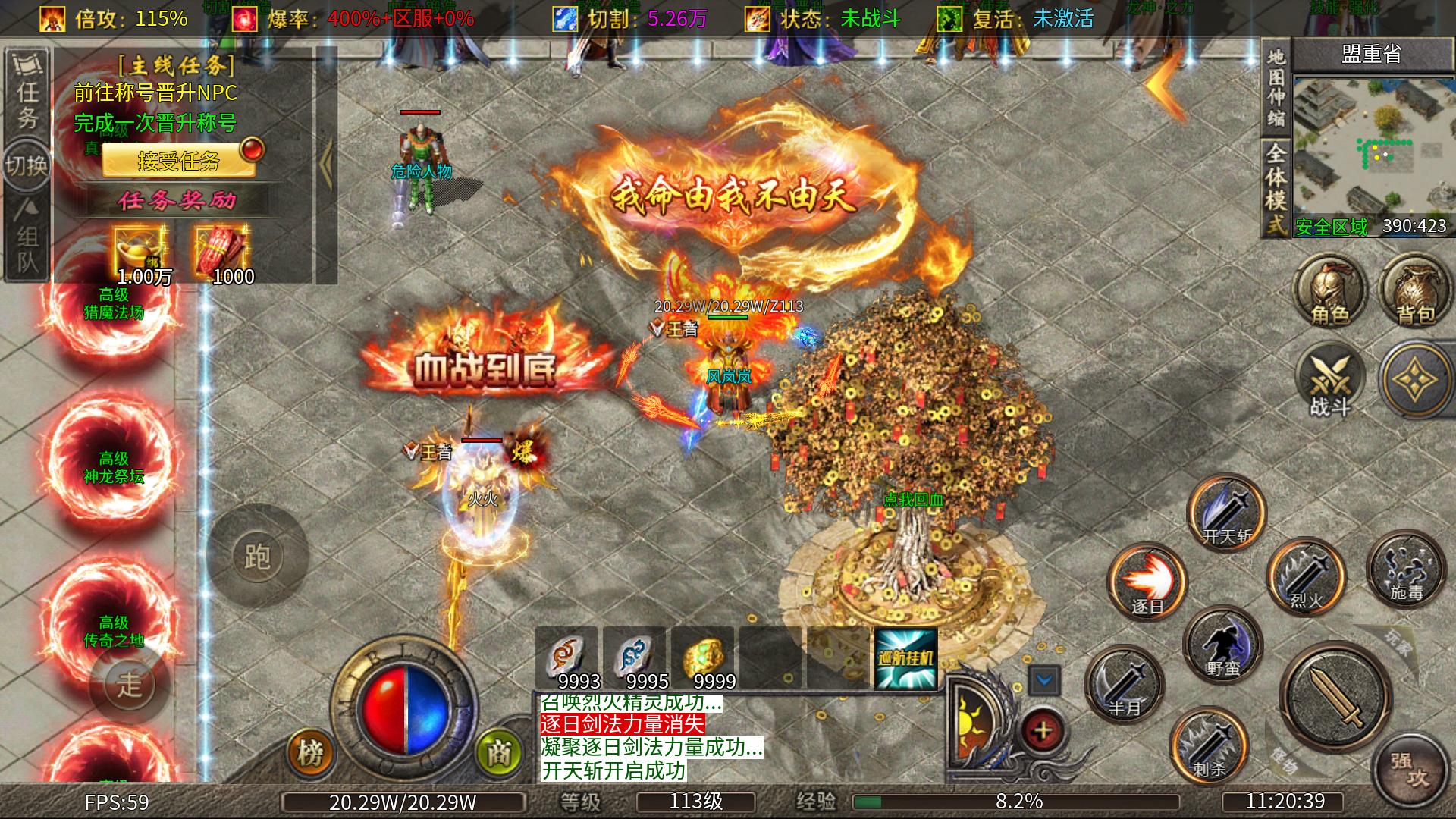Open the 榜 ranking board

[310, 752]
